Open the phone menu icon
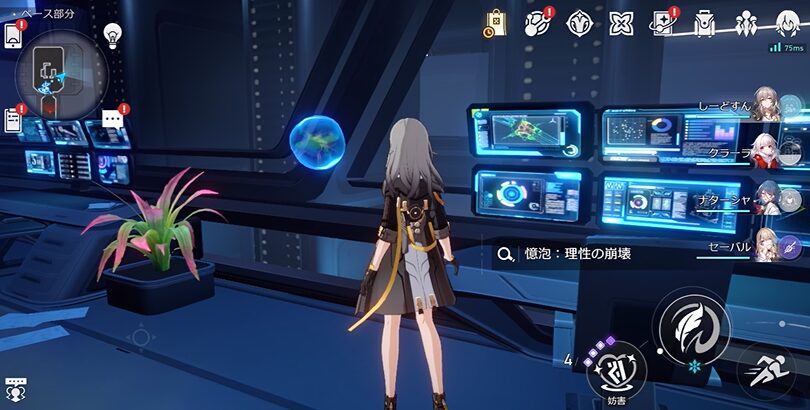The image size is (810, 410). point(13,35)
